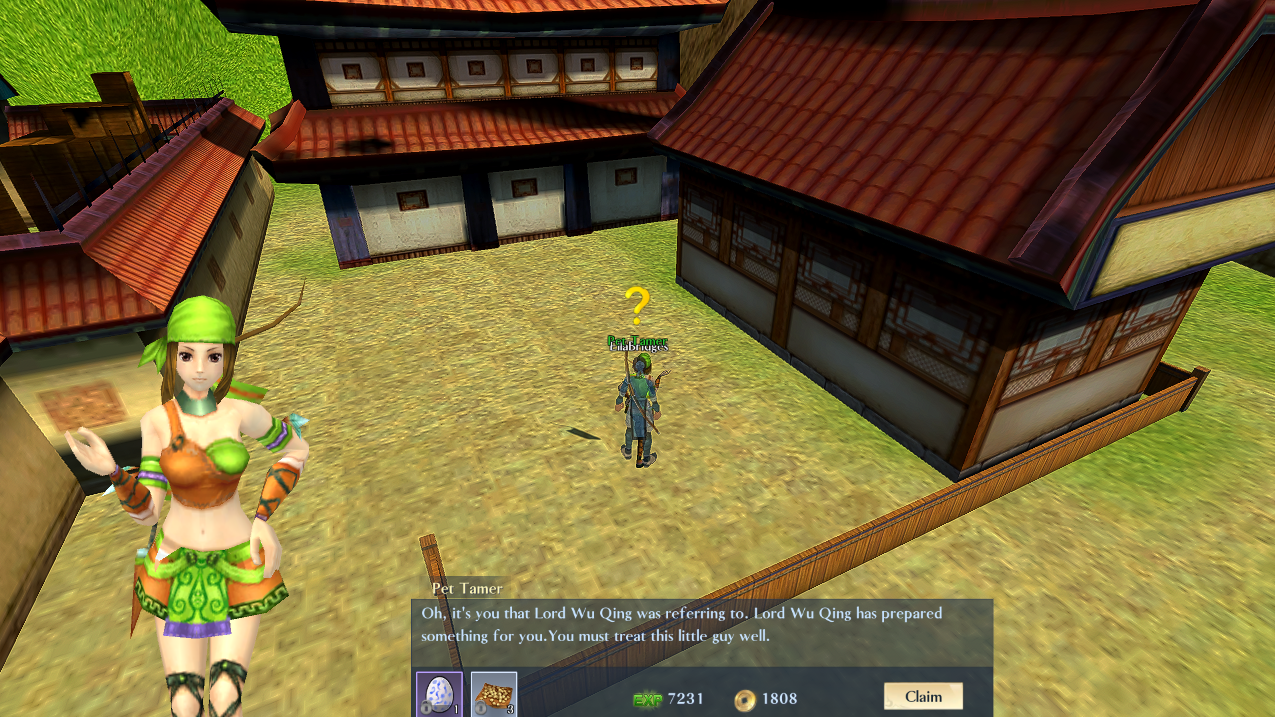Screen dimensions: 1275x717
Task: Select the pet egg reward icon
Action: tap(439, 693)
